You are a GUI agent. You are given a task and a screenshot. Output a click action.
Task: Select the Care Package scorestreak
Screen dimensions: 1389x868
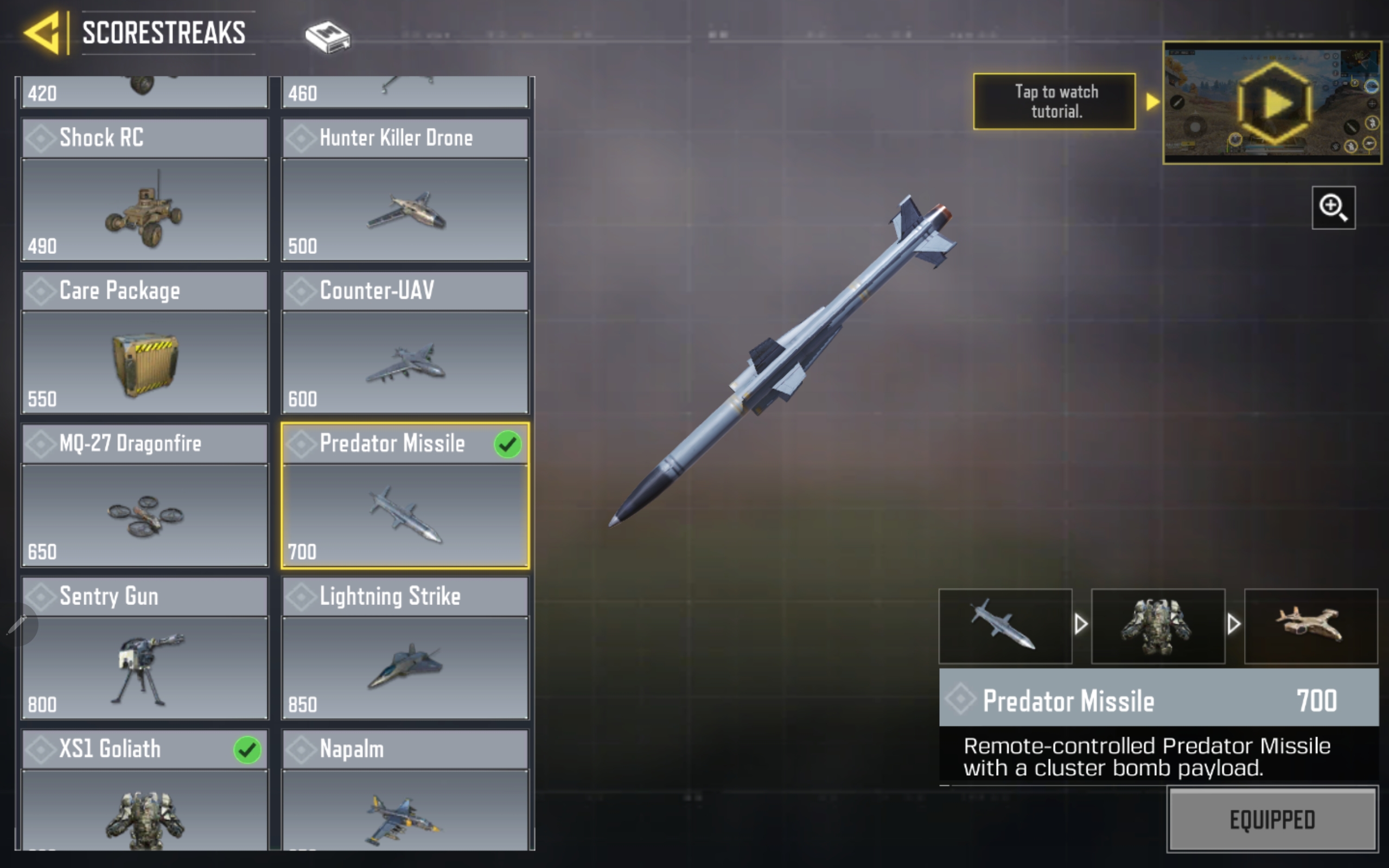click(x=145, y=342)
